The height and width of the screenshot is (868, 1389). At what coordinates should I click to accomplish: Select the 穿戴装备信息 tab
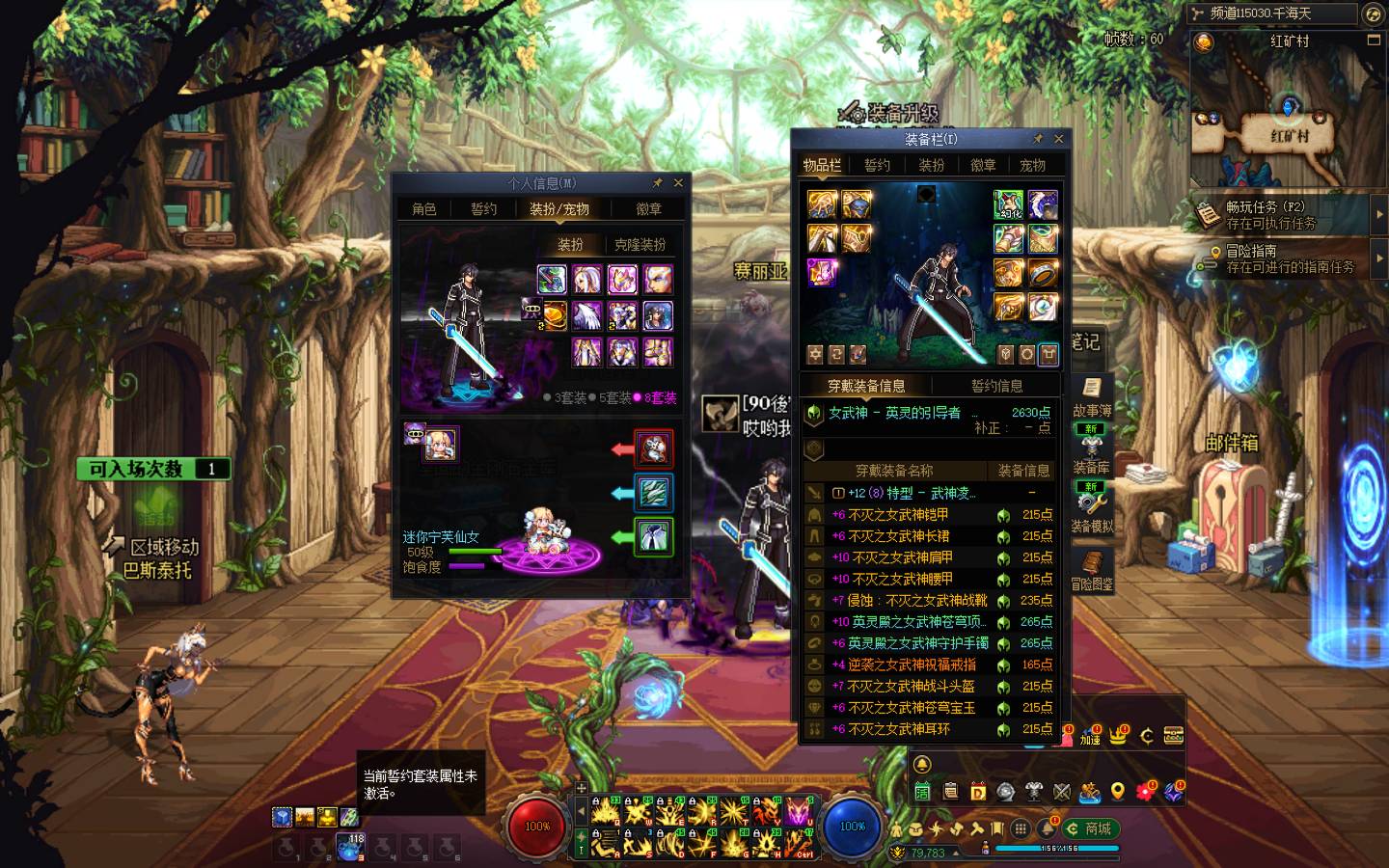click(866, 386)
